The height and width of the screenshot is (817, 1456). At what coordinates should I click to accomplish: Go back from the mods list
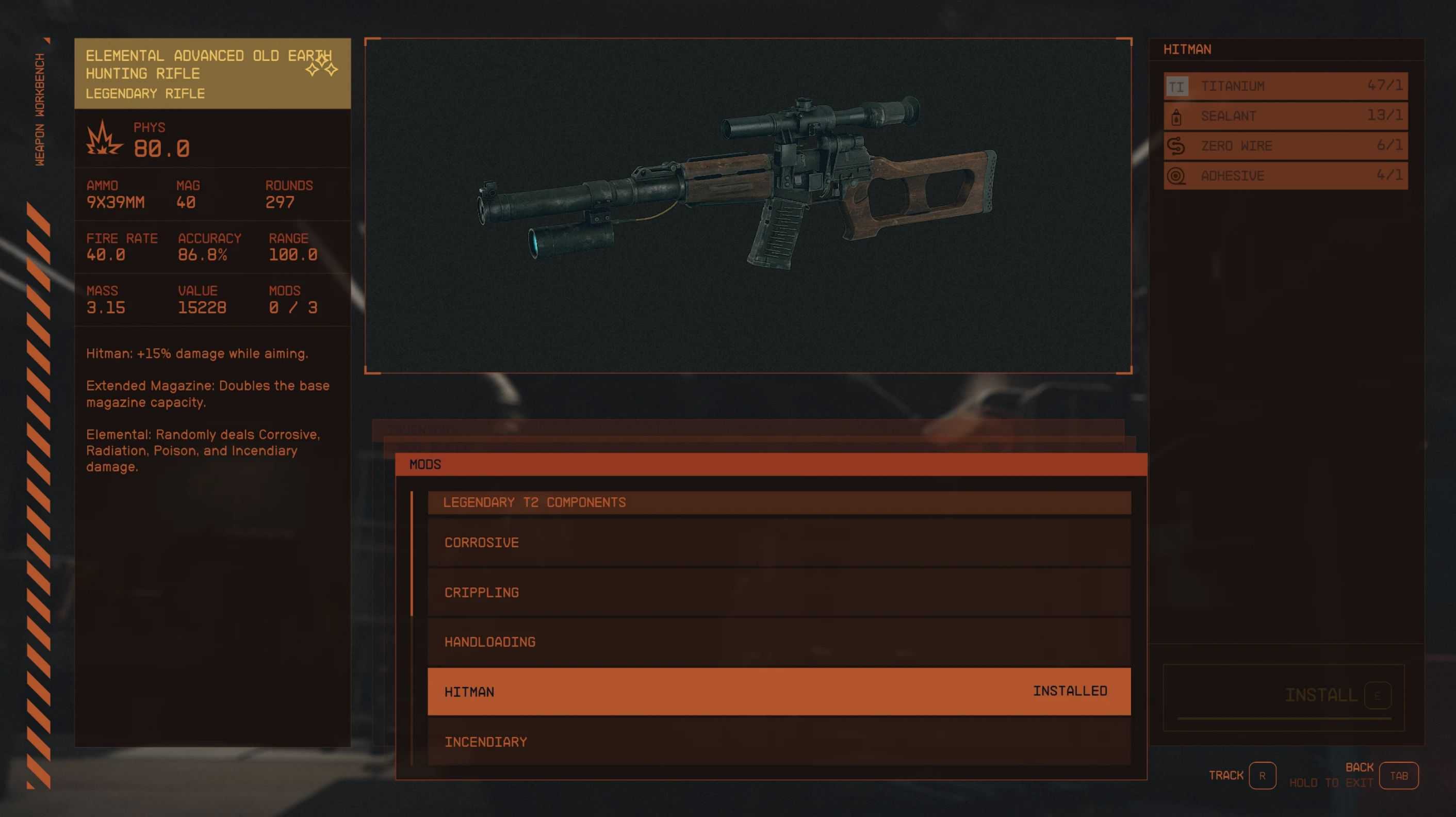point(1398,775)
